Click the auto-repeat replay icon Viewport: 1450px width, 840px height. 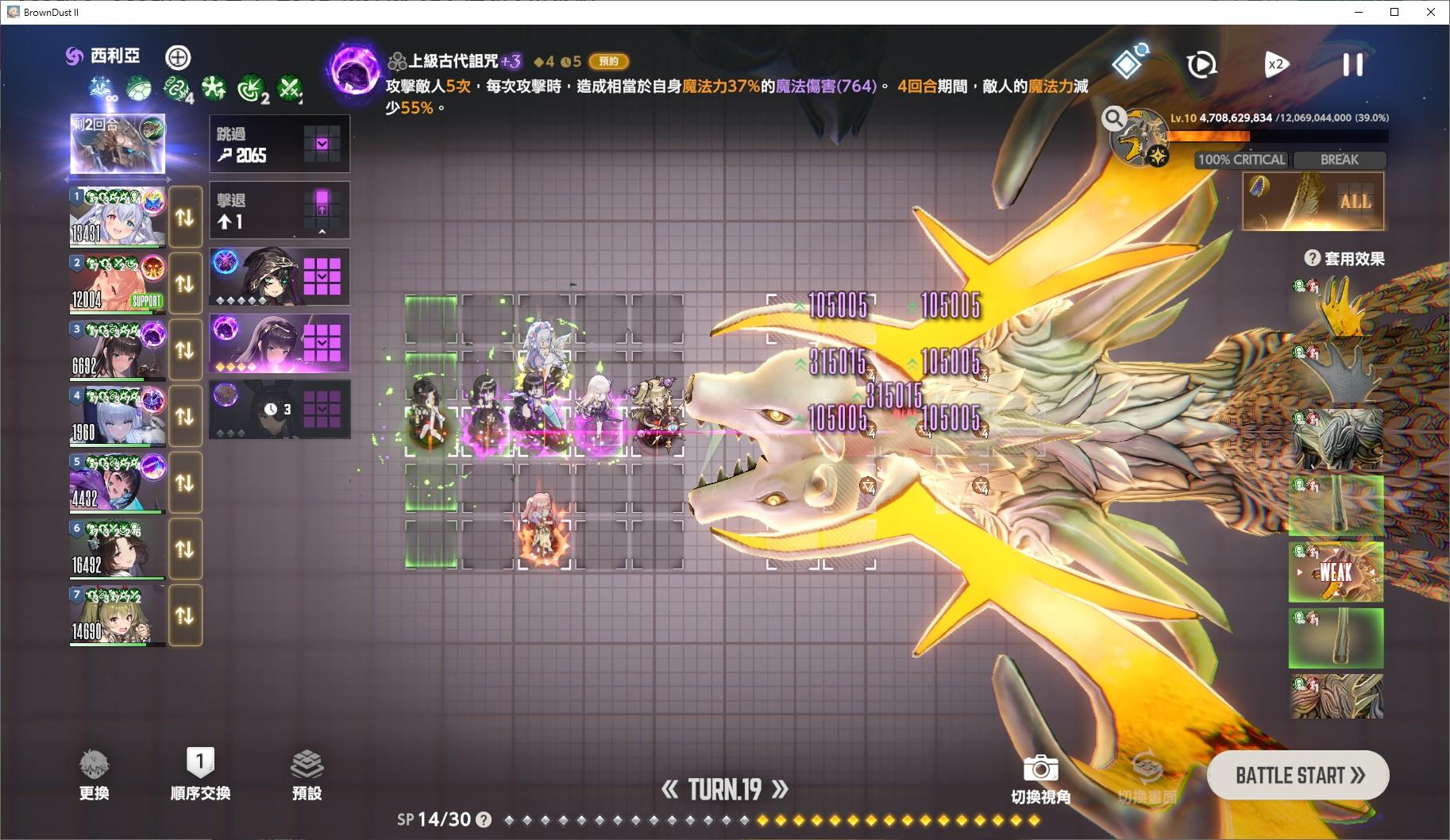tap(1201, 65)
